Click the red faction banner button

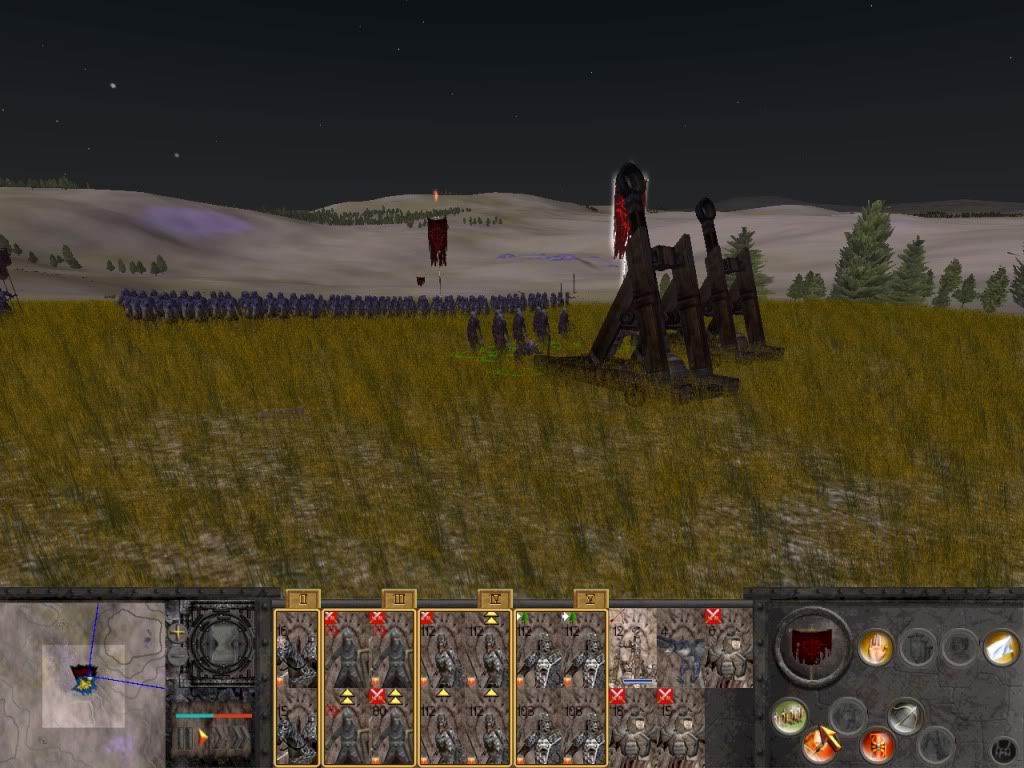tap(813, 646)
